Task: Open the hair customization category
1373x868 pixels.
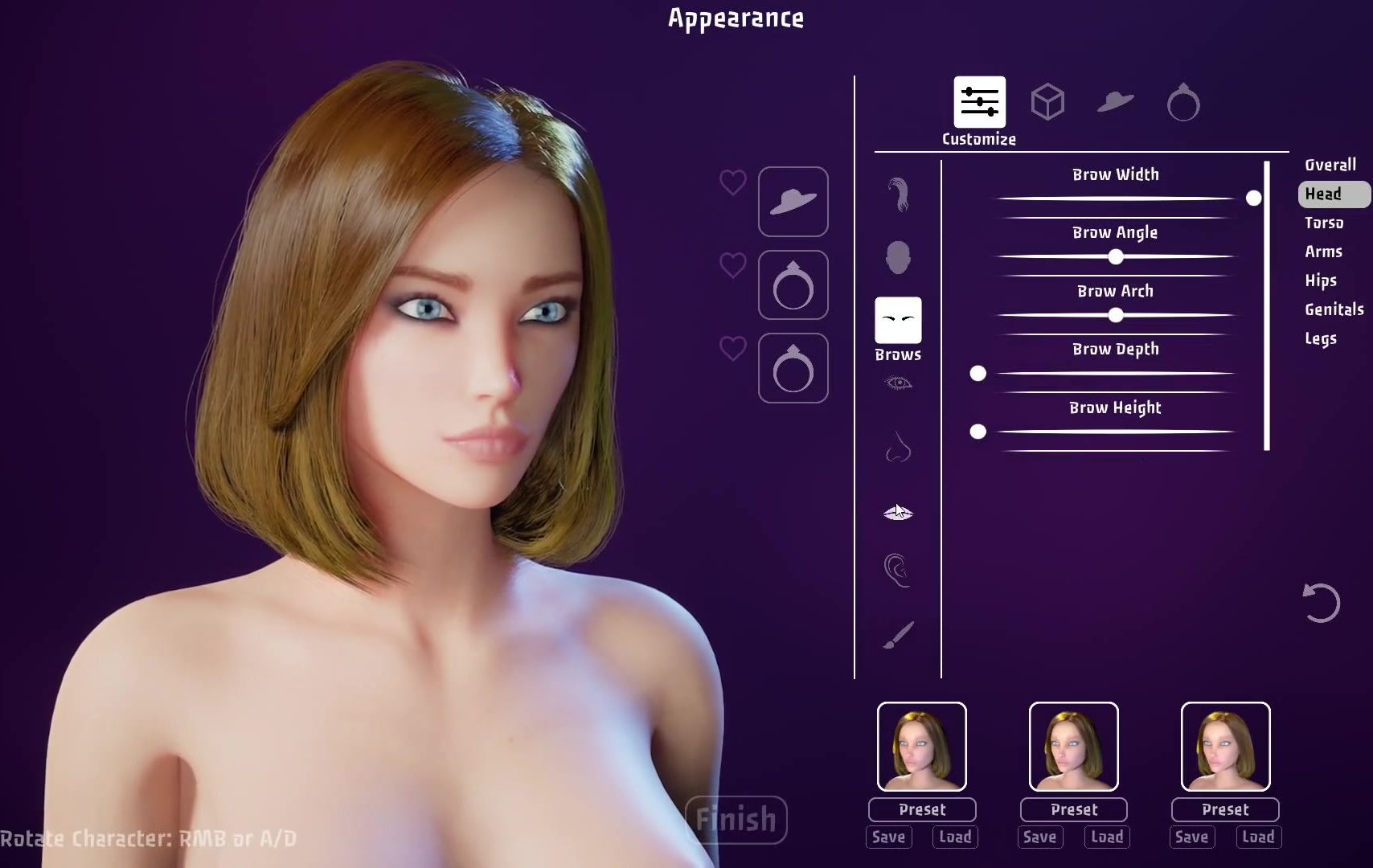Action: (898, 194)
